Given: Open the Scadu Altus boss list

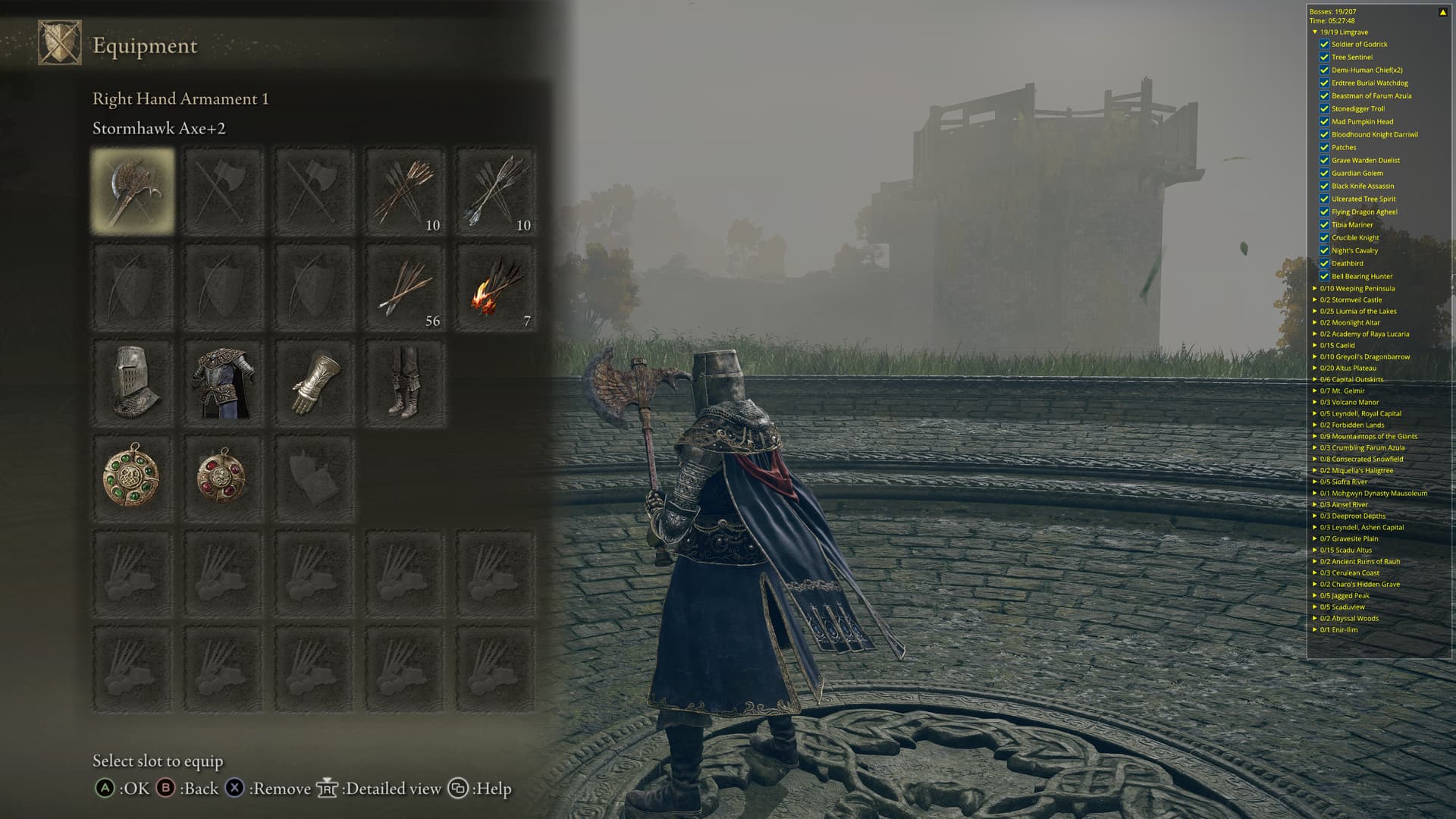Looking at the screenshot, I should (x=1315, y=550).
